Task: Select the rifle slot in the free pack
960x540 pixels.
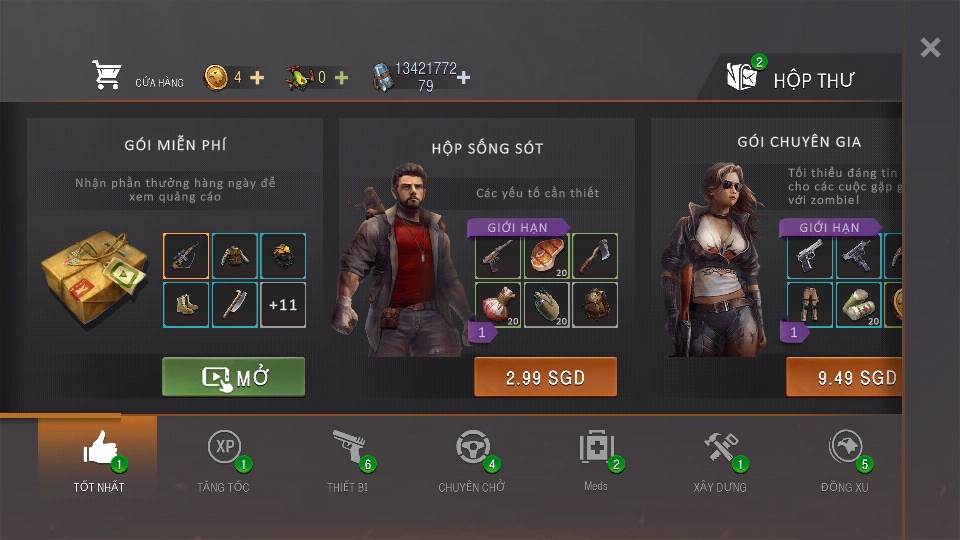Action: tap(186, 256)
